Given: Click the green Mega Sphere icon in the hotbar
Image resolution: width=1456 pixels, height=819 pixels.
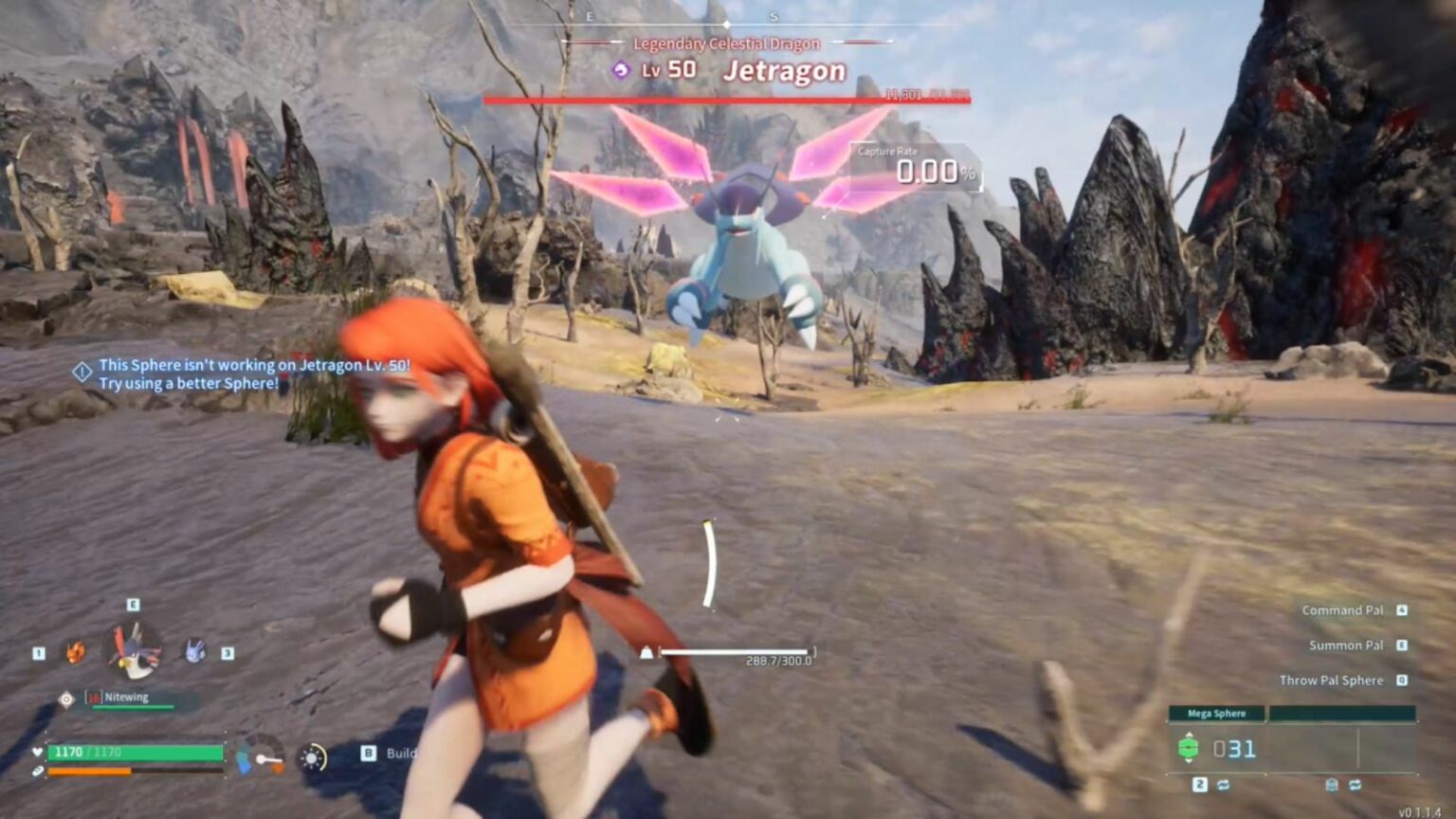Looking at the screenshot, I should point(1189,748).
